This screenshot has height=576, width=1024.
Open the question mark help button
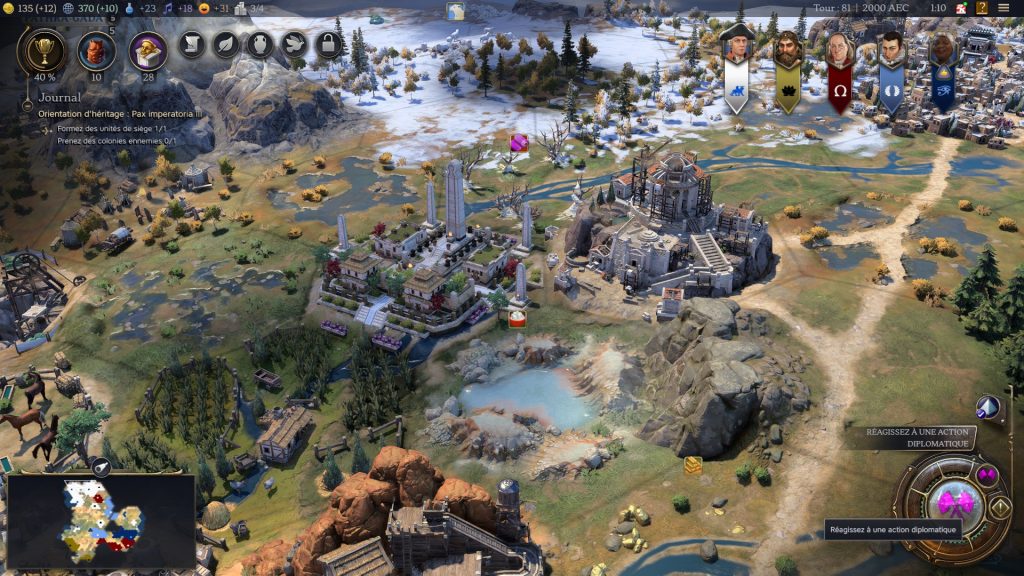pyautogui.click(x=980, y=9)
